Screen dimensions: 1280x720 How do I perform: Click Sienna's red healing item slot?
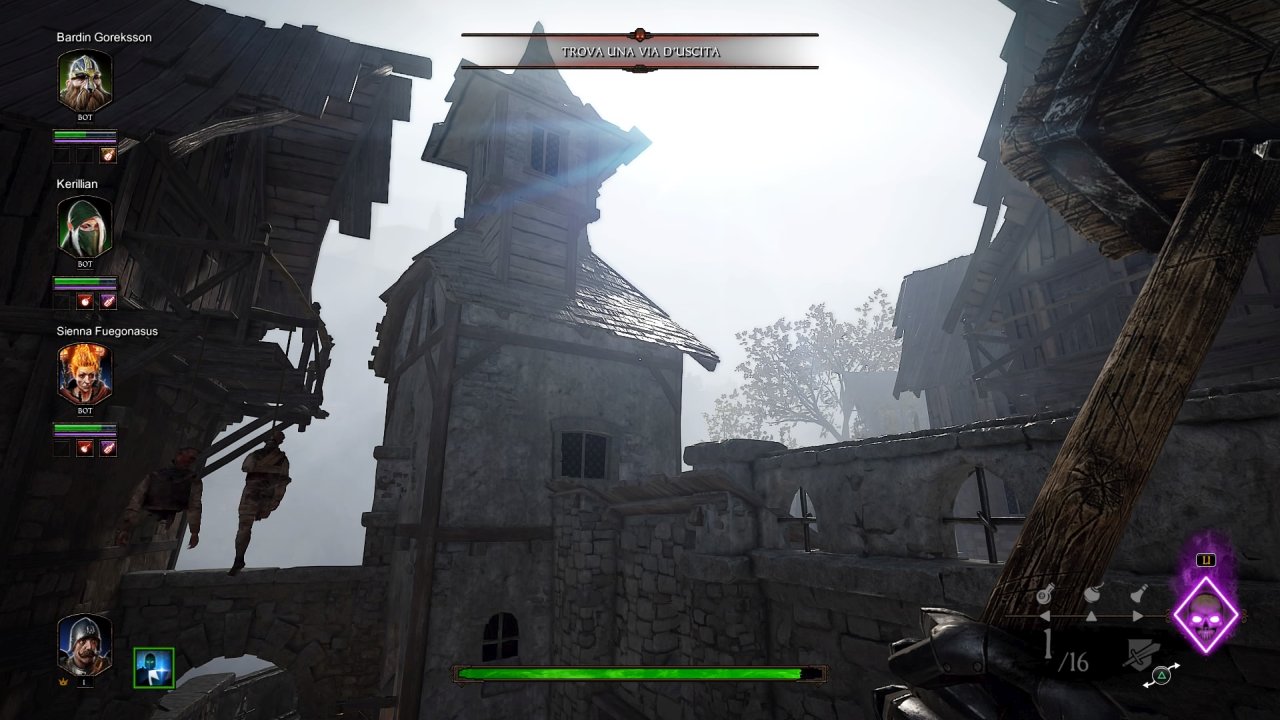(x=85, y=447)
